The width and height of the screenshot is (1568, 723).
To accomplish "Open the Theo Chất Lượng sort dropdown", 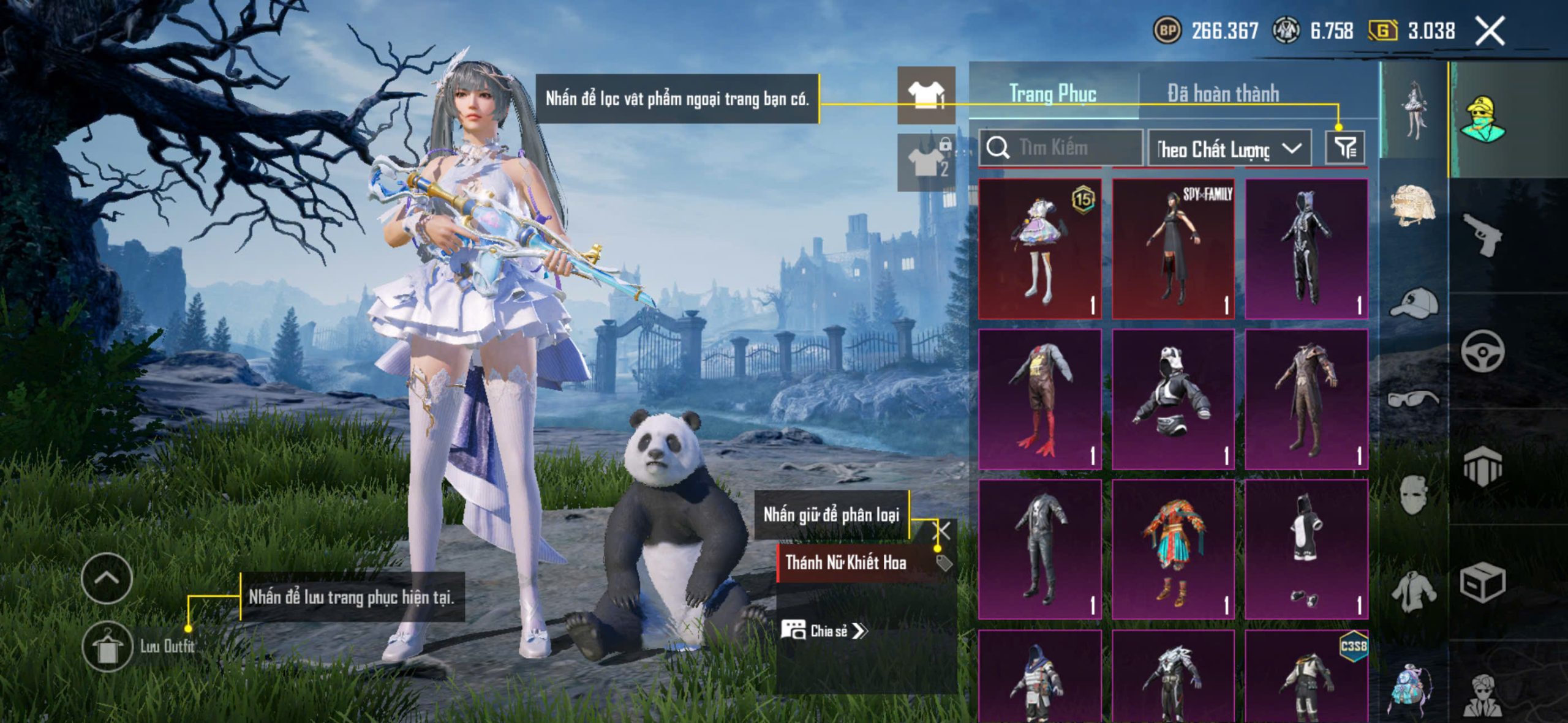I will [1229, 149].
